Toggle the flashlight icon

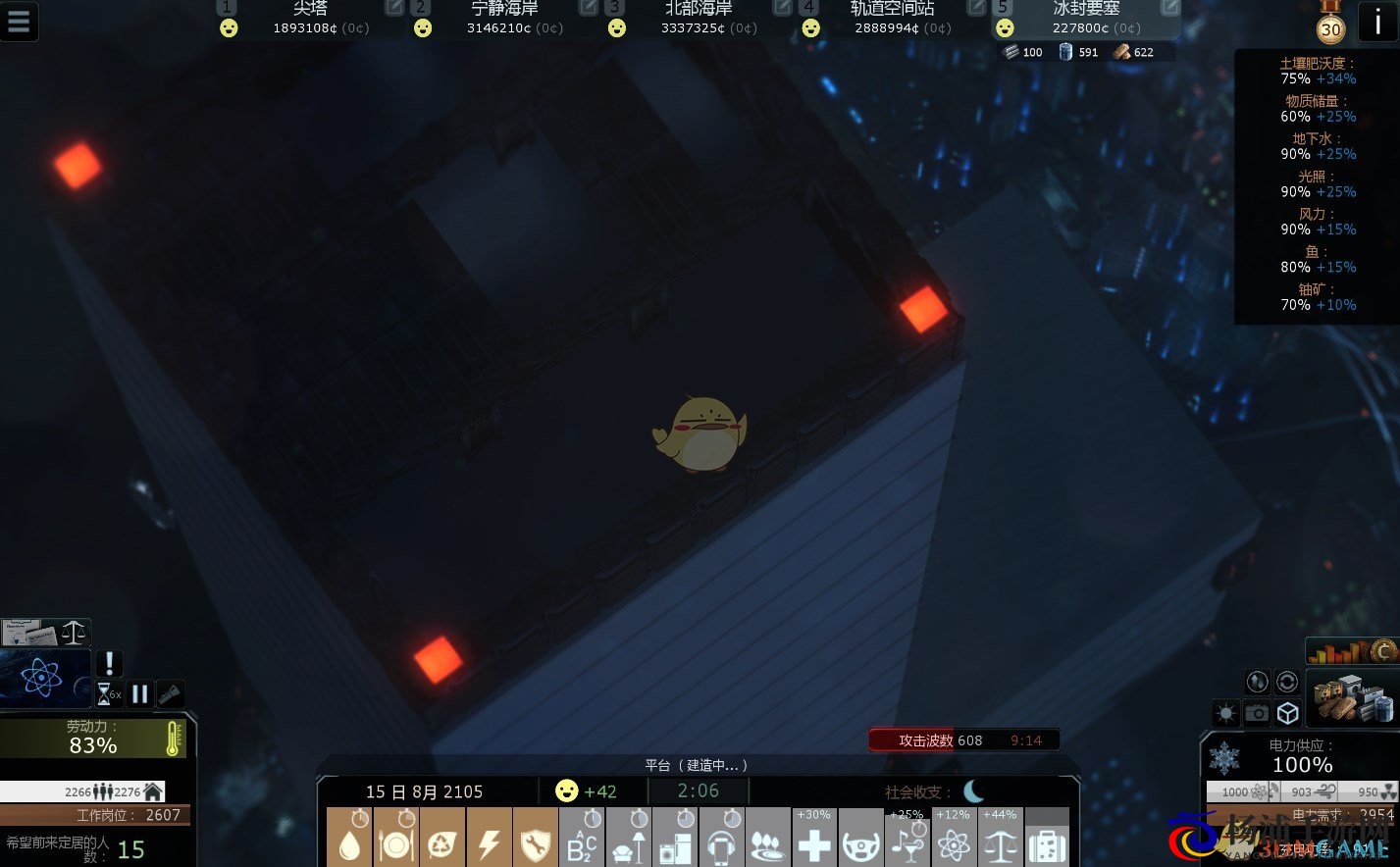point(170,694)
